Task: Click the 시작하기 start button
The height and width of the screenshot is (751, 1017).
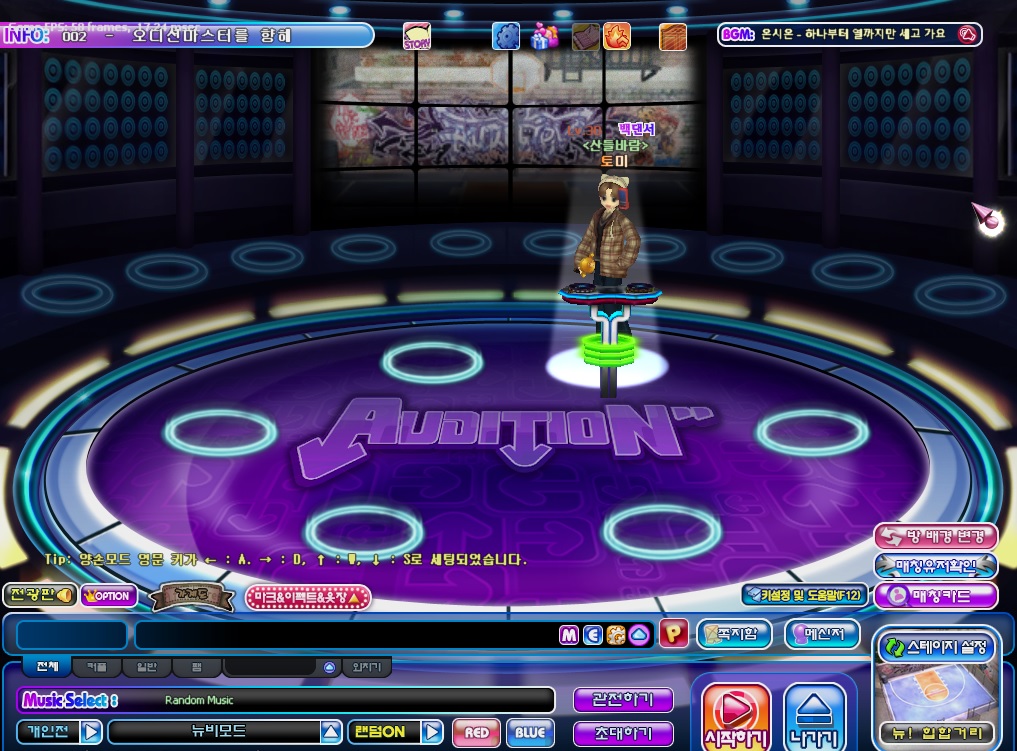Action: click(736, 716)
